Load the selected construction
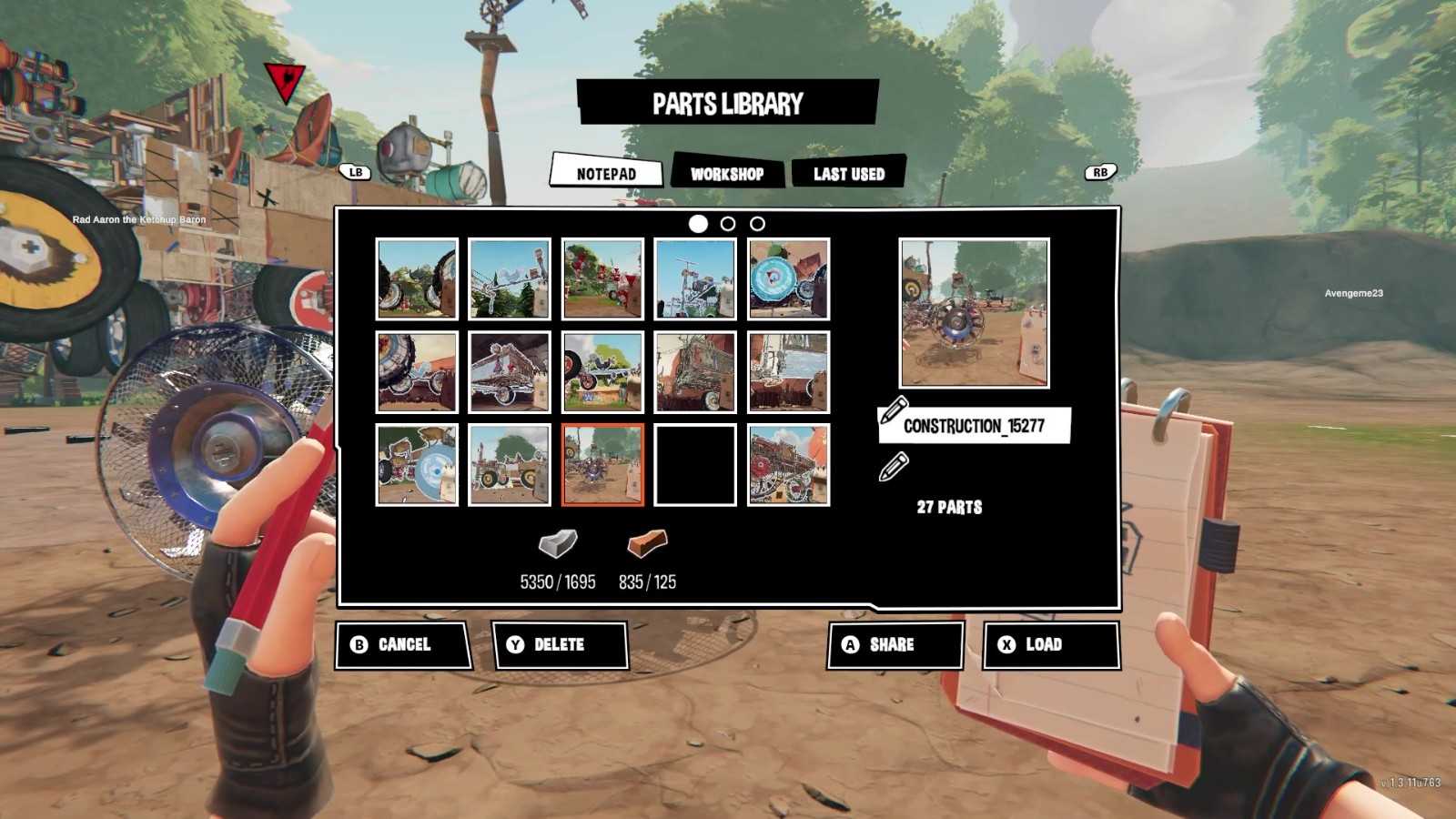This screenshot has height=819, width=1456. [x=1050, y=644]
